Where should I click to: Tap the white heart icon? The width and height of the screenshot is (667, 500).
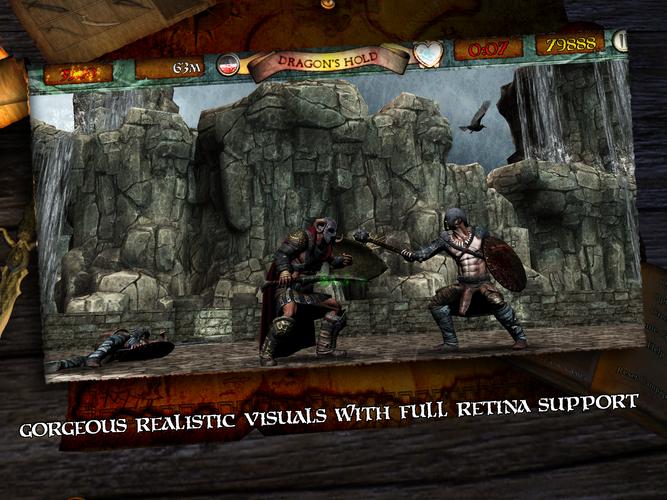click(x=429, y=53)
